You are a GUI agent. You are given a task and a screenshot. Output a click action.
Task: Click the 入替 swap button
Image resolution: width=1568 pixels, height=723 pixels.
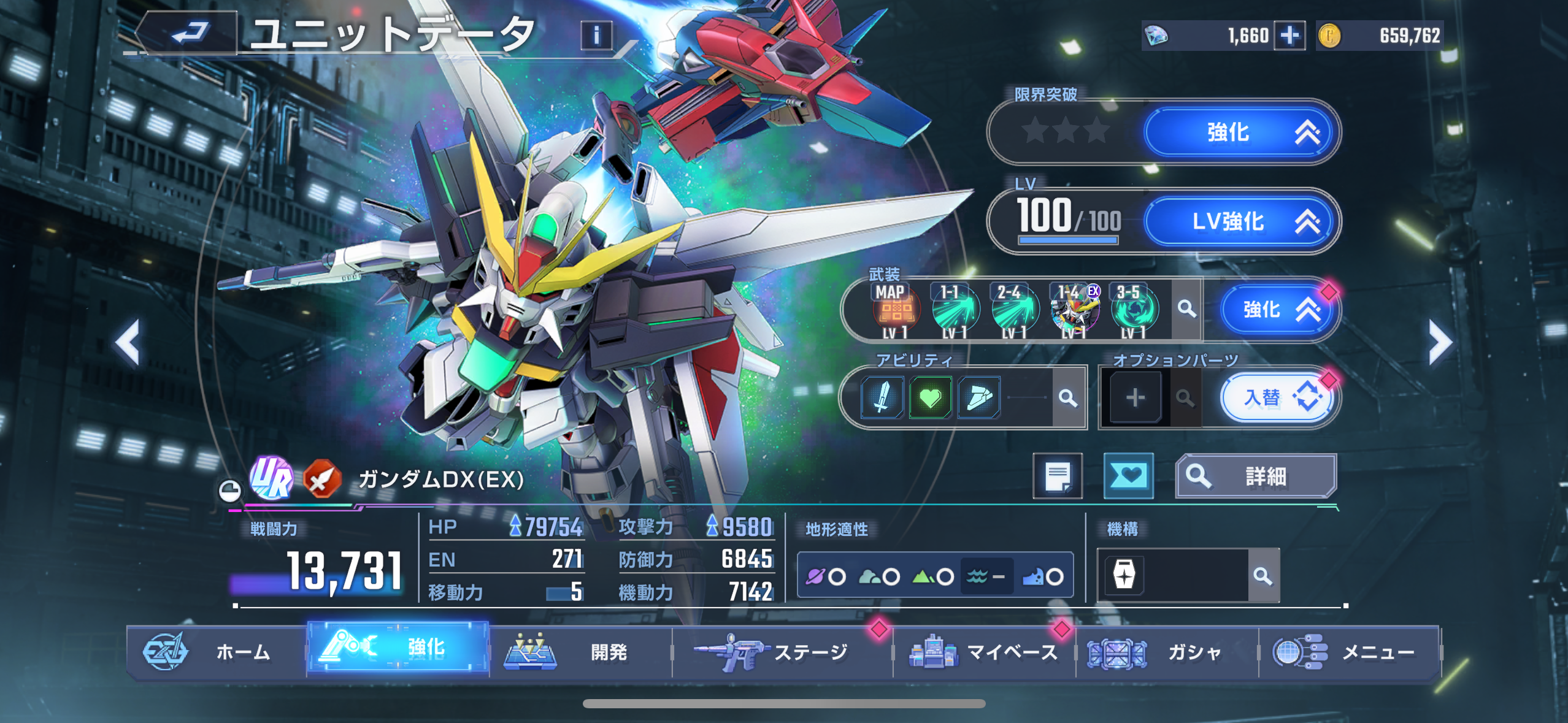pos(1276,398)
